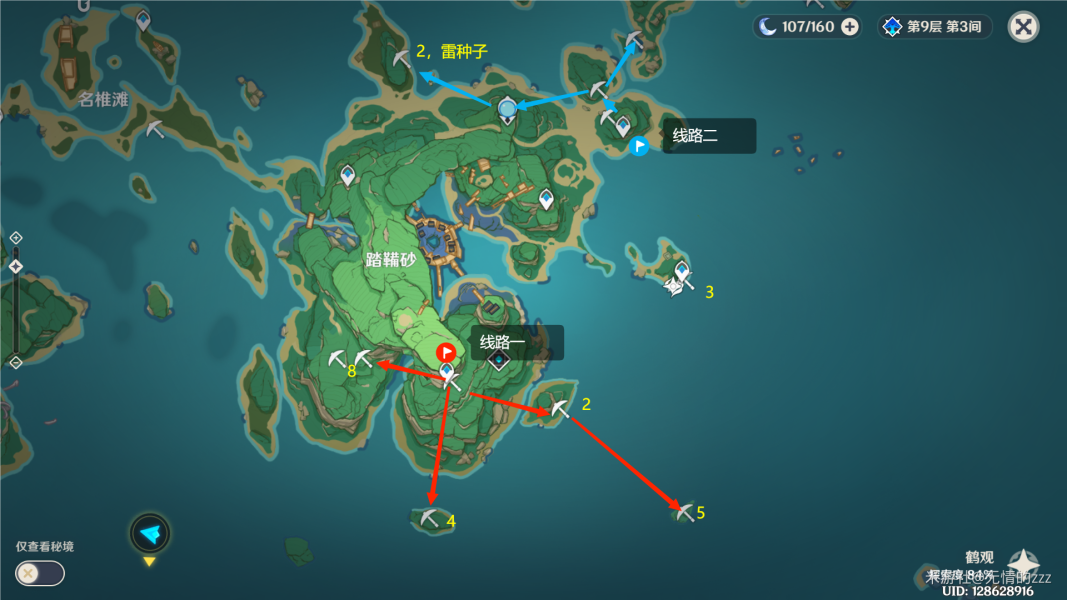Open the region switch star icon
Image resolution: width=1067 pixels, height=600 pixels.
point(1023,564)
